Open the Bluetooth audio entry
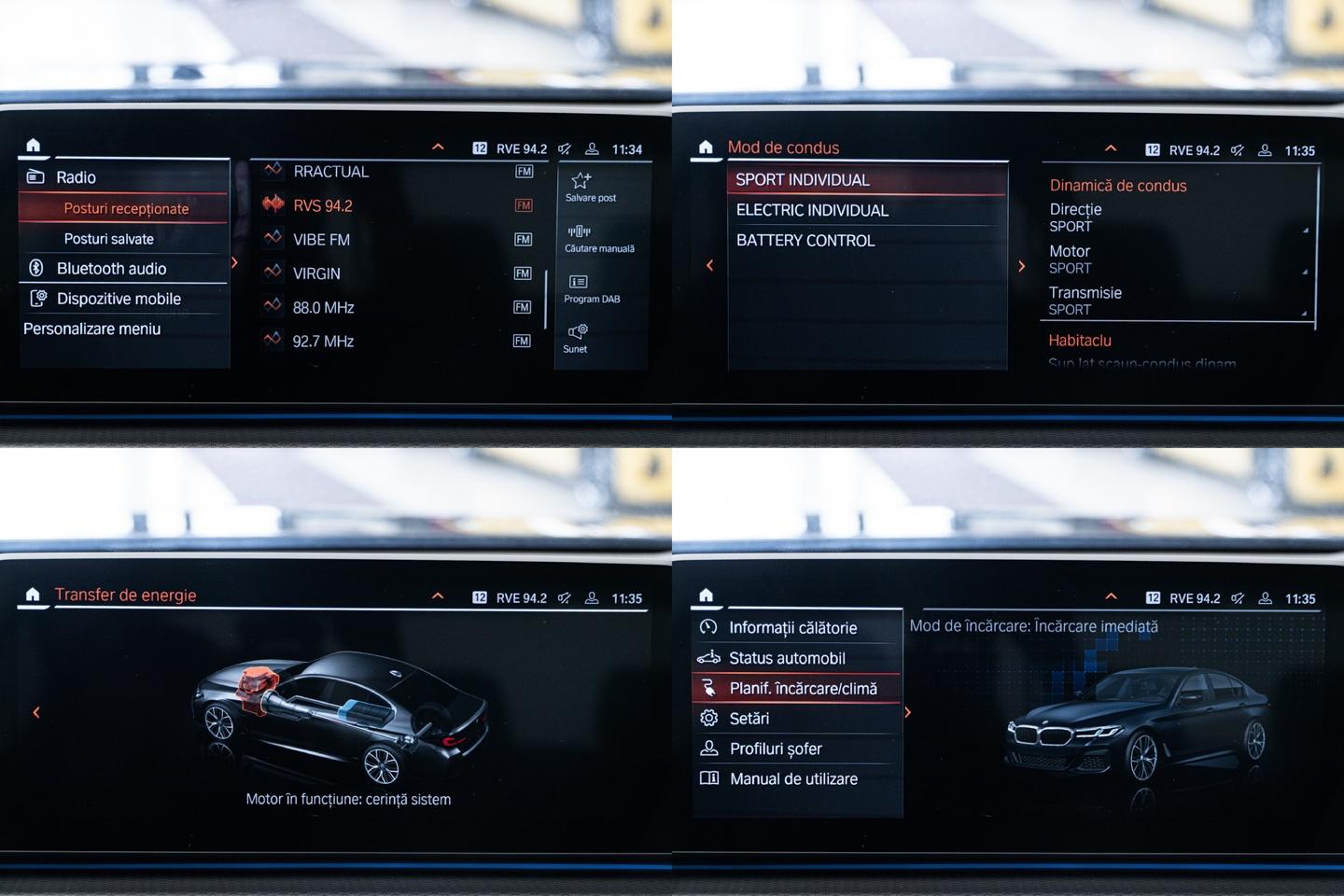1344x896 pixels. pyautogui.click(x=111, y=269)
